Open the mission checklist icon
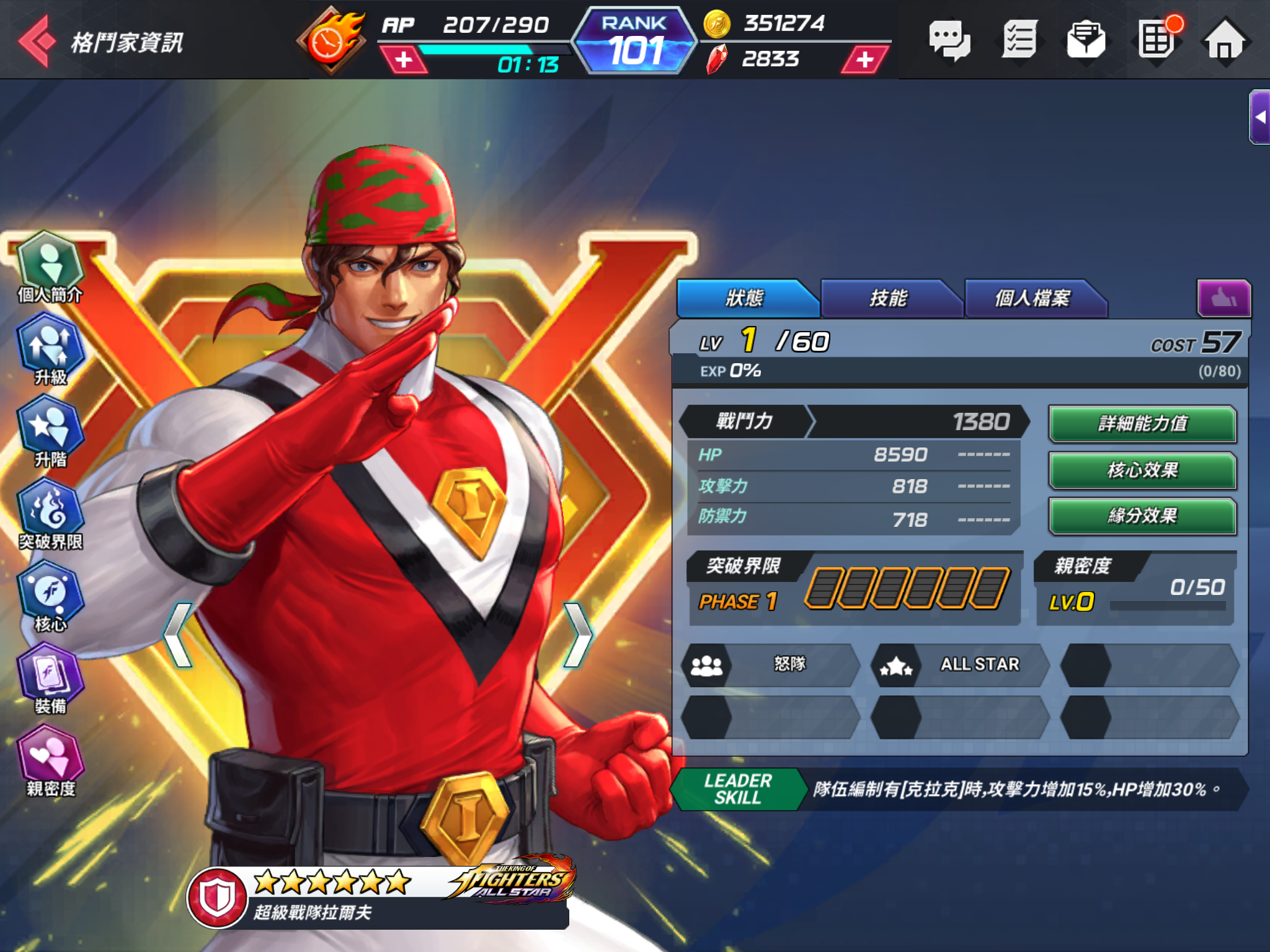The height and width of the screenshot is (952, 1270). click(x=1019, y=41)
